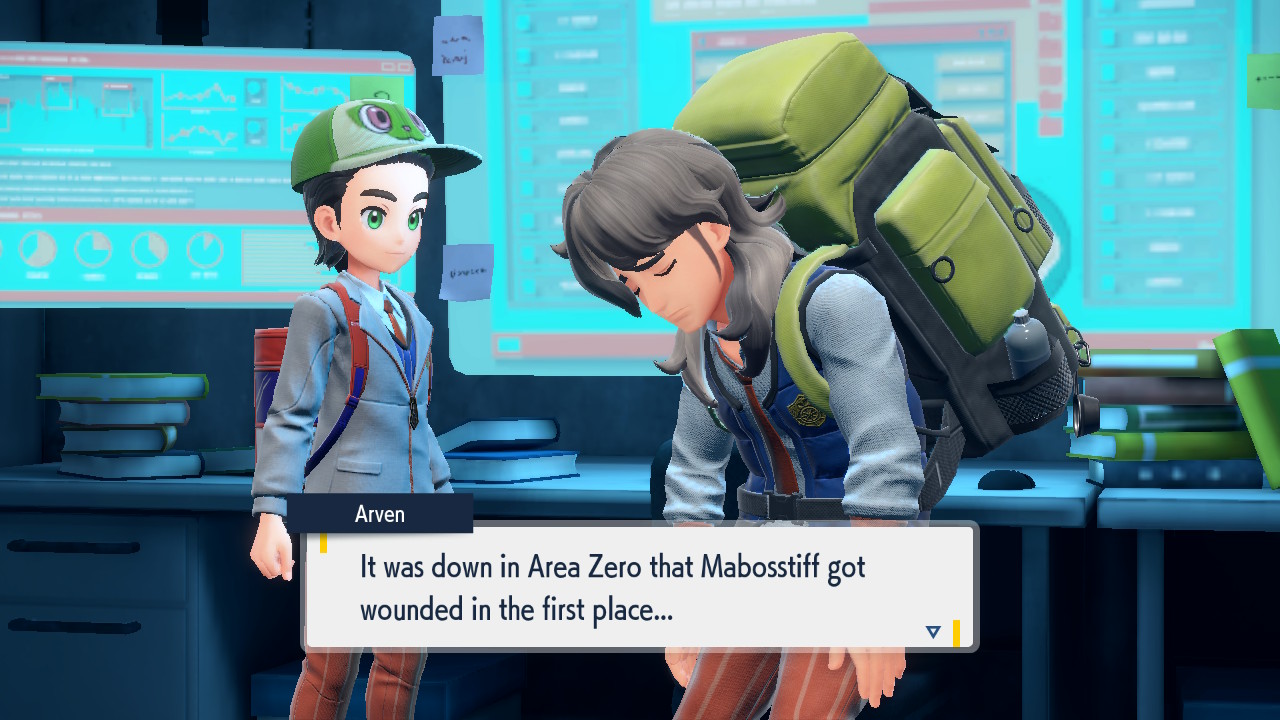Click Arven's dialogue text box to continue
1280x720 pixels.
[640, 587]
